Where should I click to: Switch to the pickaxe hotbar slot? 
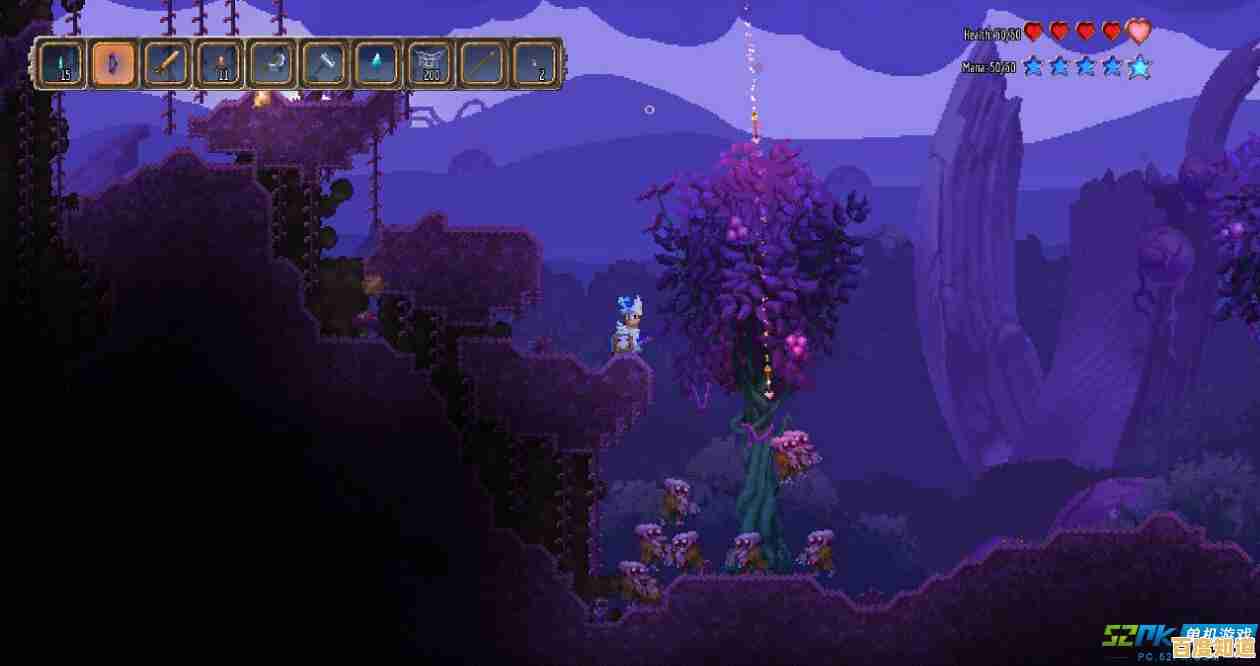click(x=272, y=65)
